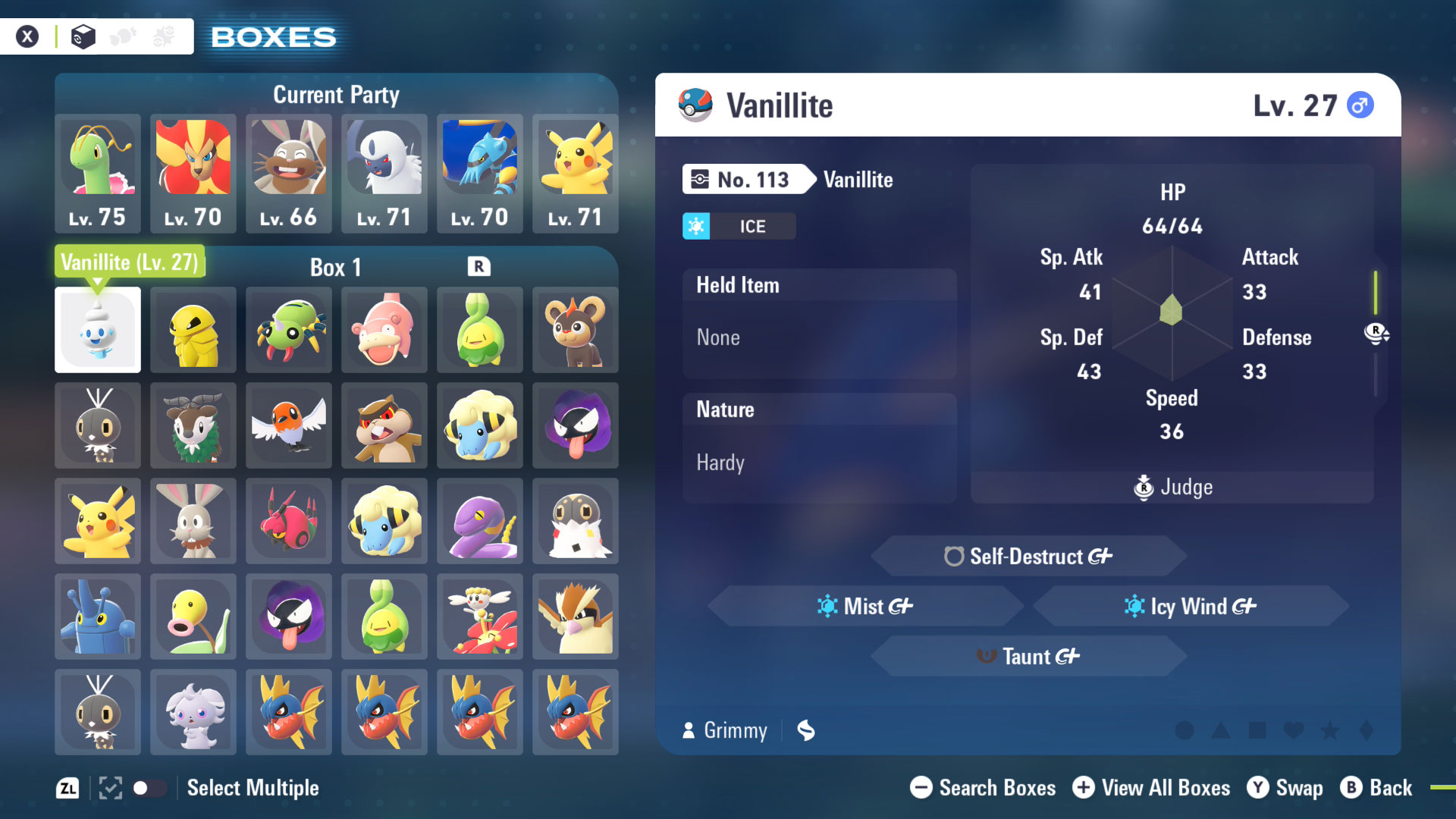
Task: Choose the Slowpoke box slot
Action: tap(384, 330)
